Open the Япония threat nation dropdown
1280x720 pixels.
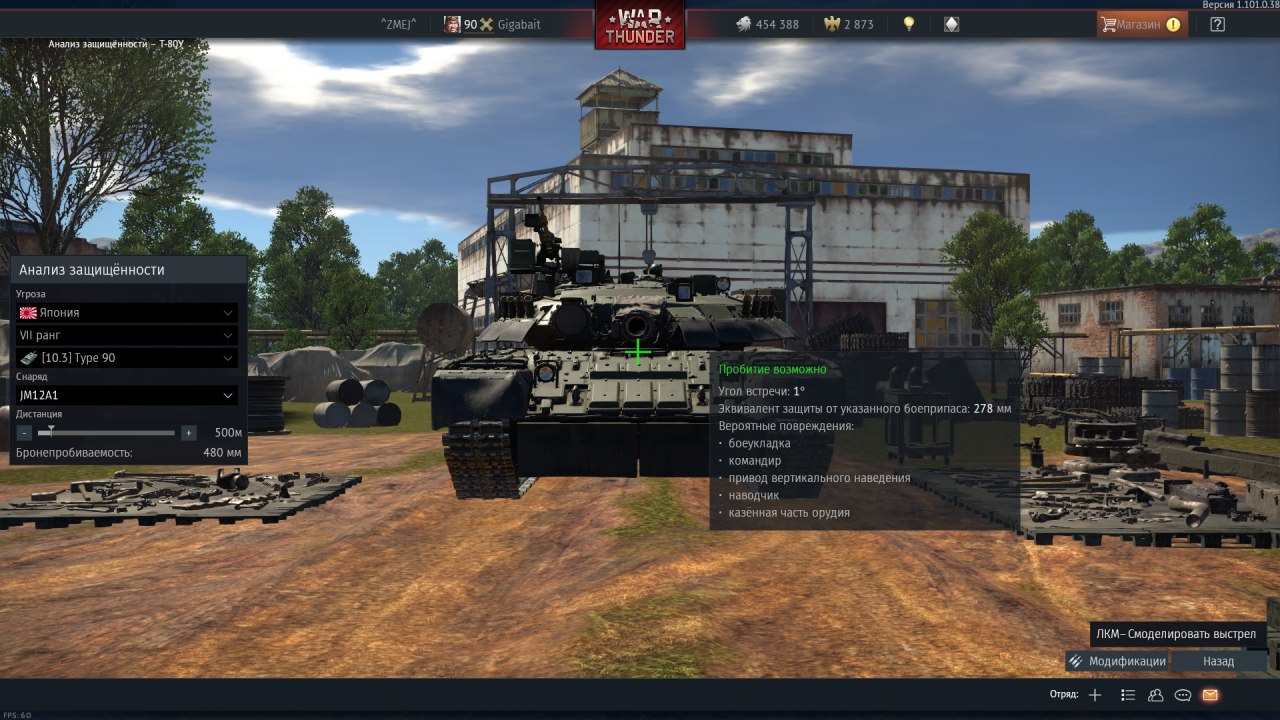pos(127,313)
